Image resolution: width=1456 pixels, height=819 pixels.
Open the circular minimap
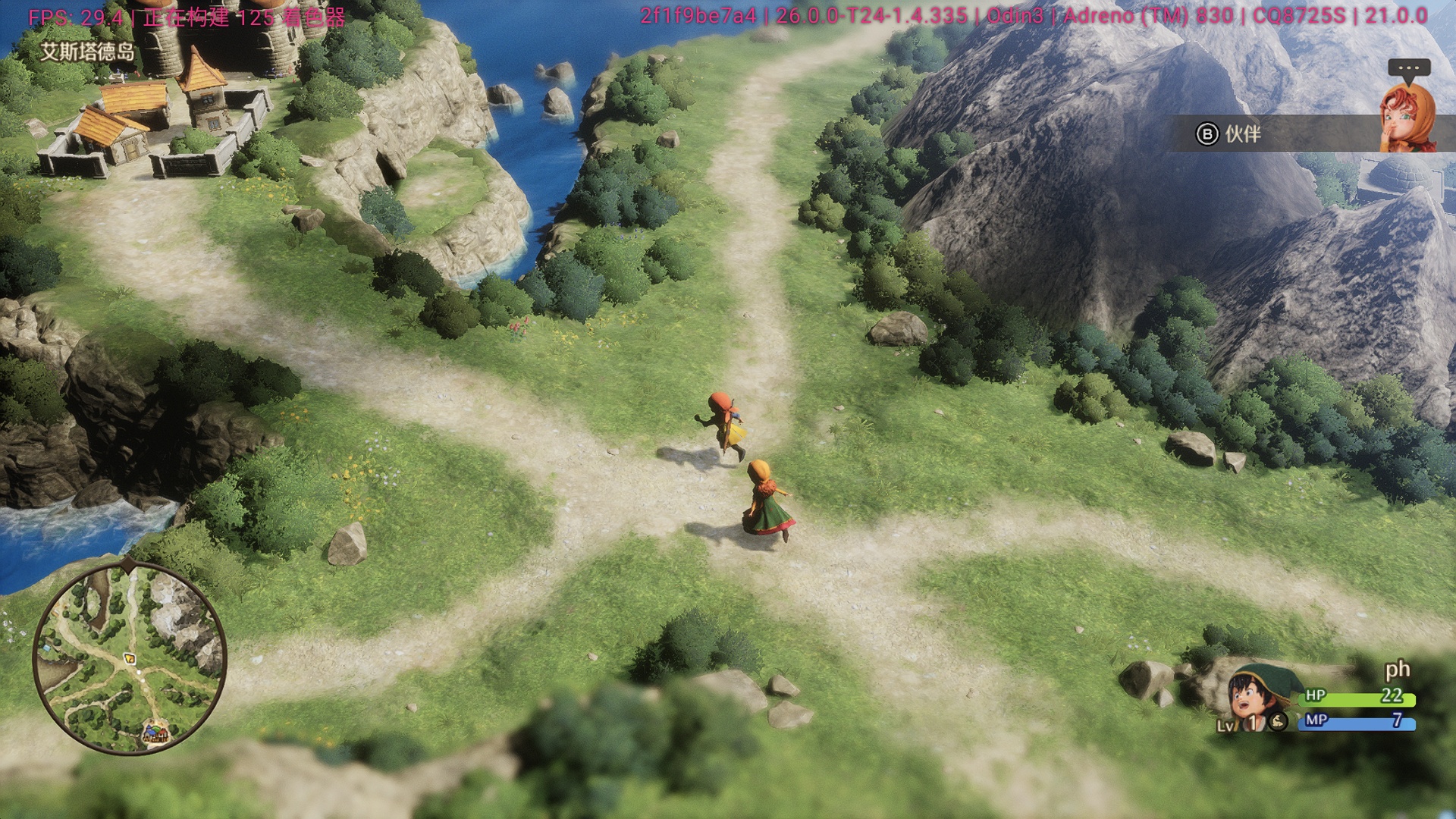click(130, 658)
